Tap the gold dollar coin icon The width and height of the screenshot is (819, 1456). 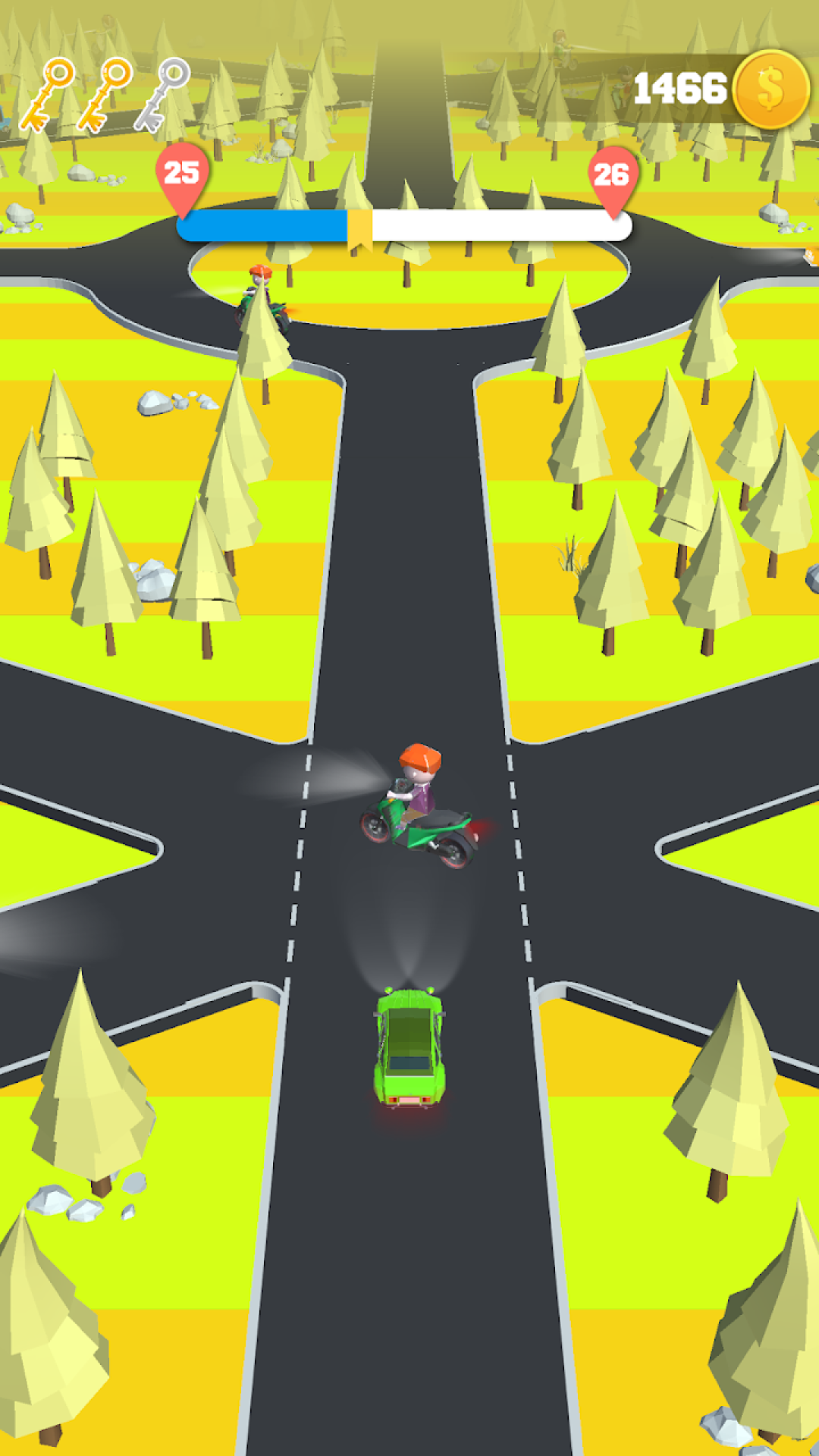tap(770, 89)
